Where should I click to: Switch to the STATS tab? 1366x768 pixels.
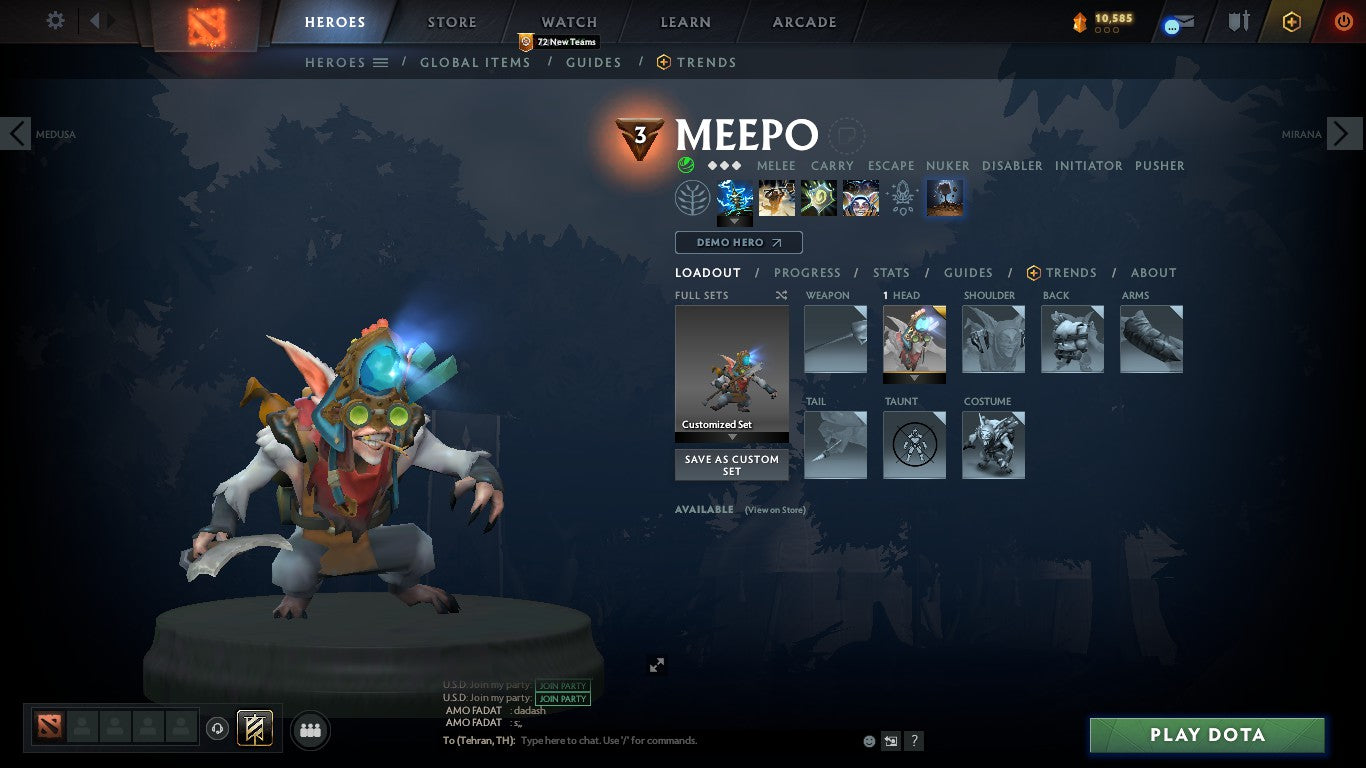tap(890, 272)
